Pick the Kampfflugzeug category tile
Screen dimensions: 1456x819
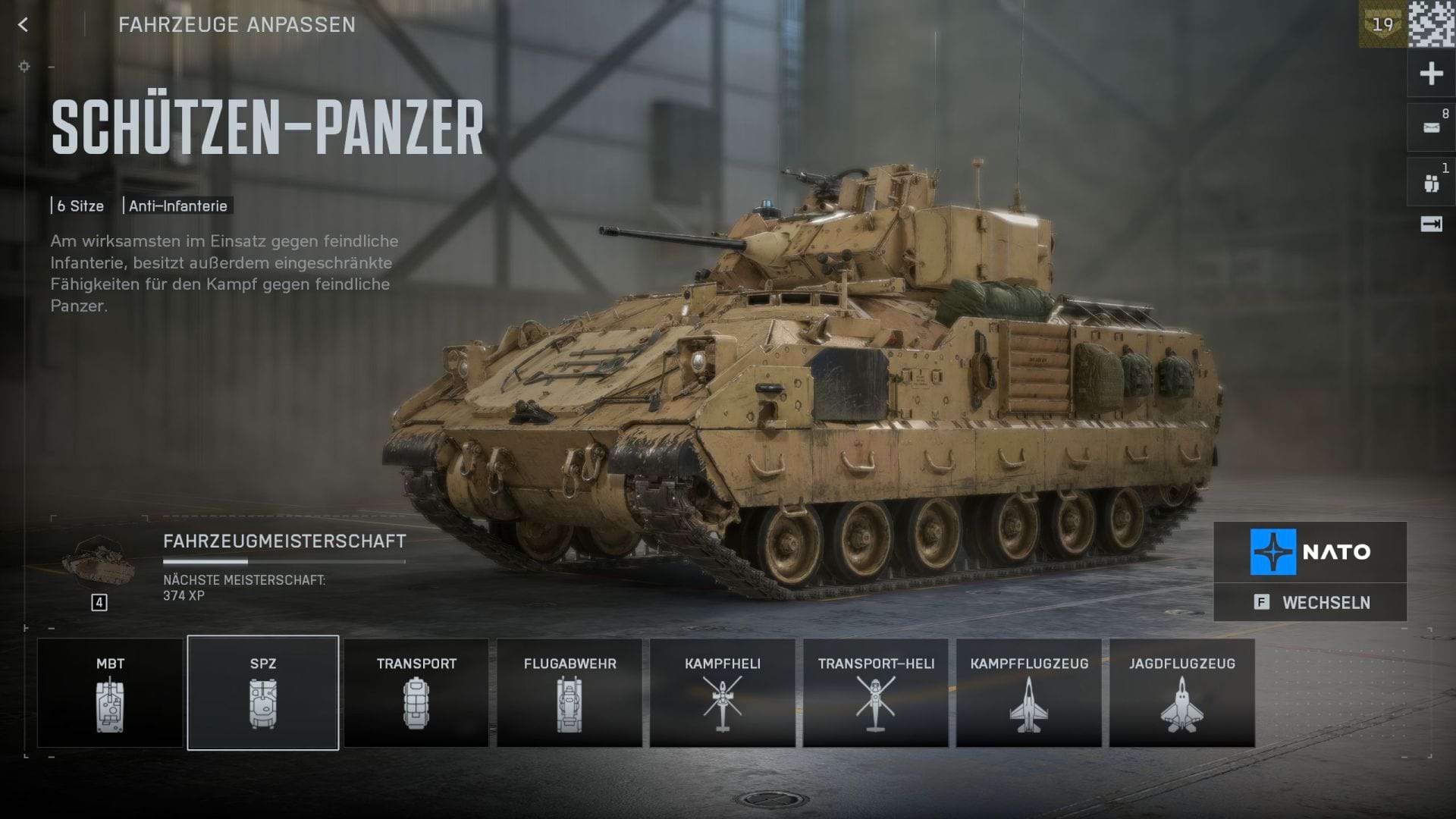click(1029, 692)
